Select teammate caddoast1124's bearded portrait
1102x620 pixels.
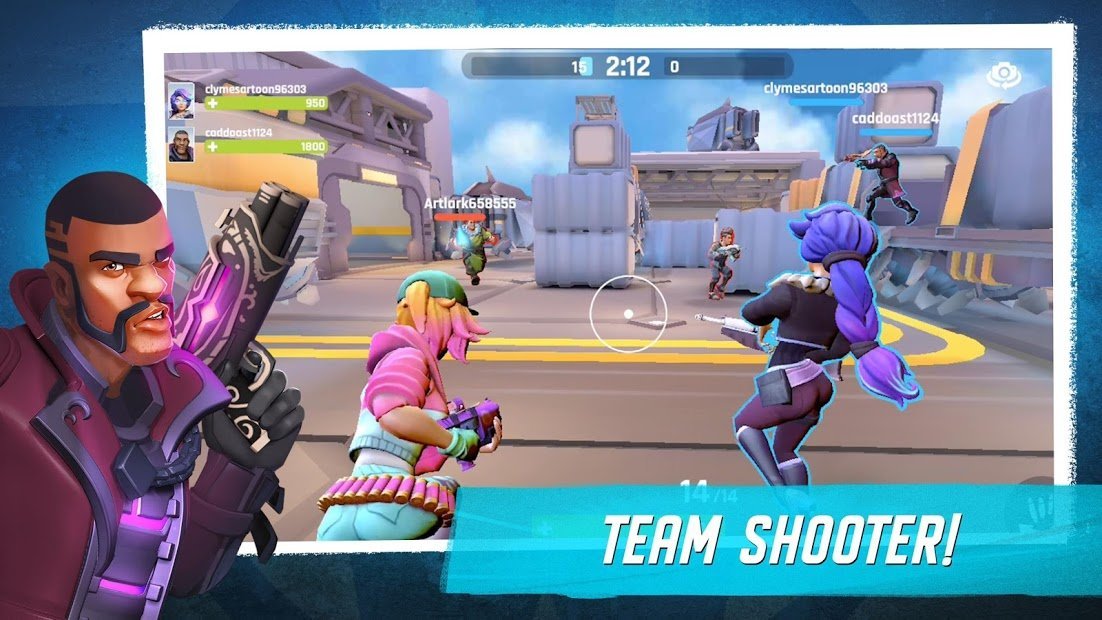[181, 144]
